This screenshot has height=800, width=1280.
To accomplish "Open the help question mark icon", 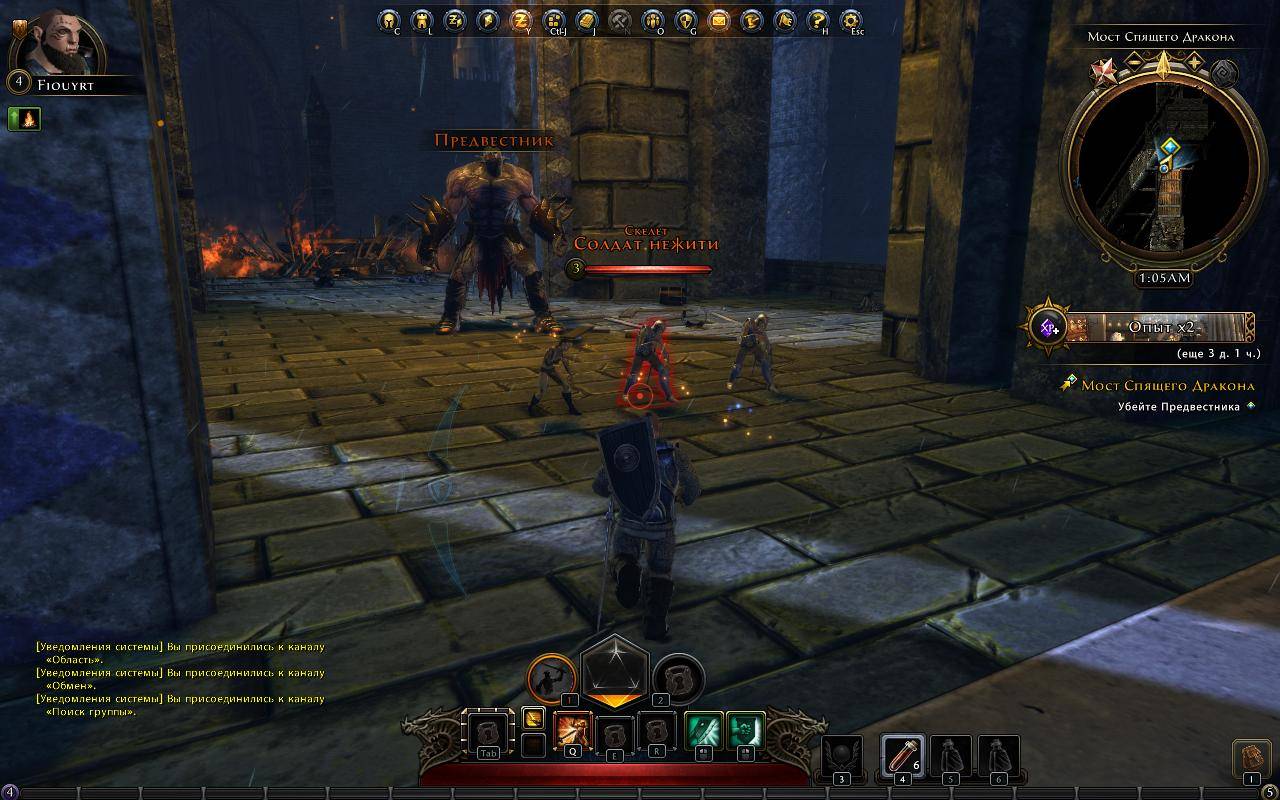I will (x=818, y=20).
